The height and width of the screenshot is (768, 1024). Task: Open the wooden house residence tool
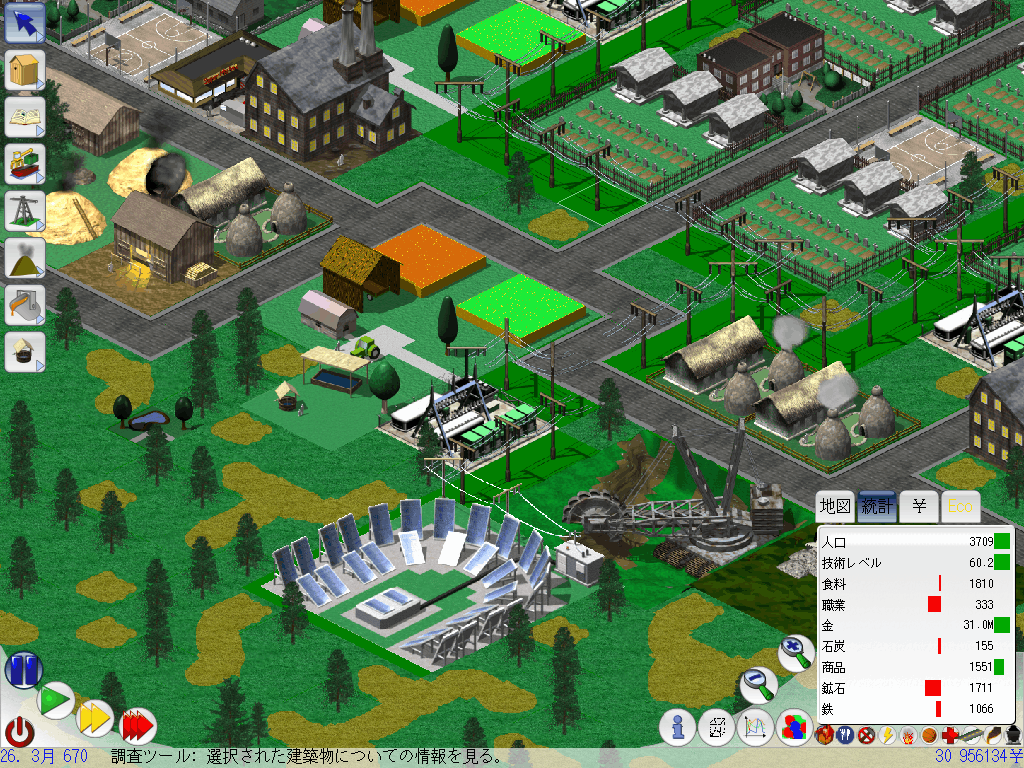[x=24, y=71]
